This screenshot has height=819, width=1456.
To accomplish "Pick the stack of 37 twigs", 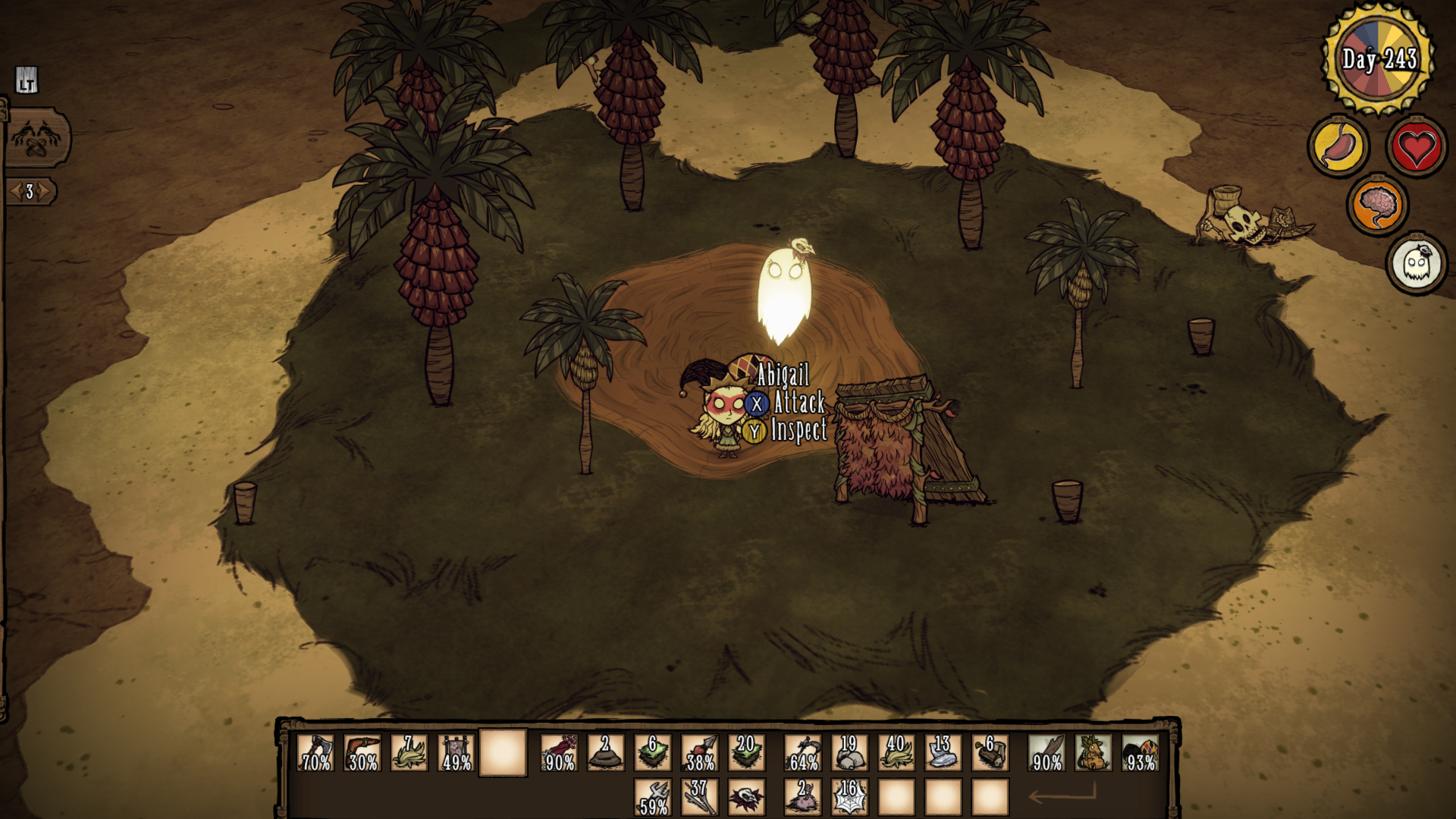I will pyautogui.click(x=700, y=798).
